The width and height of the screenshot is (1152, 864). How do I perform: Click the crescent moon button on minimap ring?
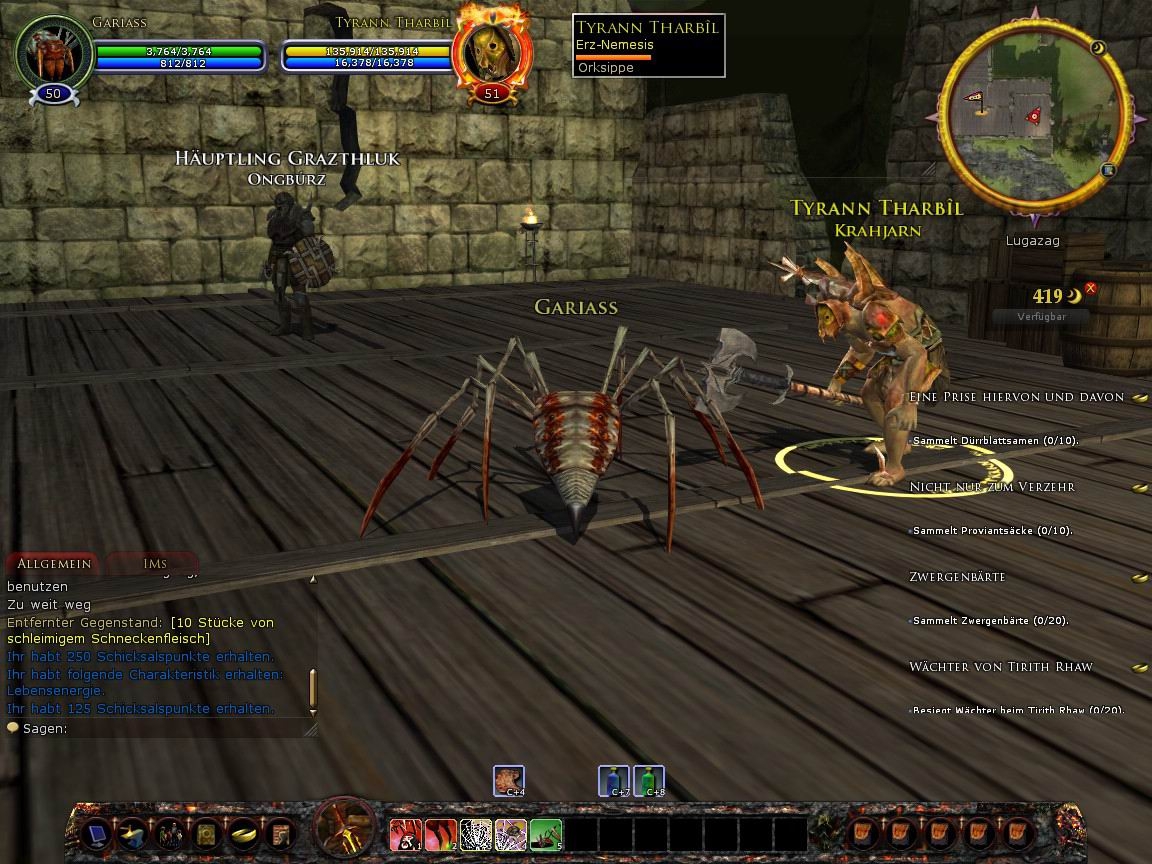click(1097, 47)
